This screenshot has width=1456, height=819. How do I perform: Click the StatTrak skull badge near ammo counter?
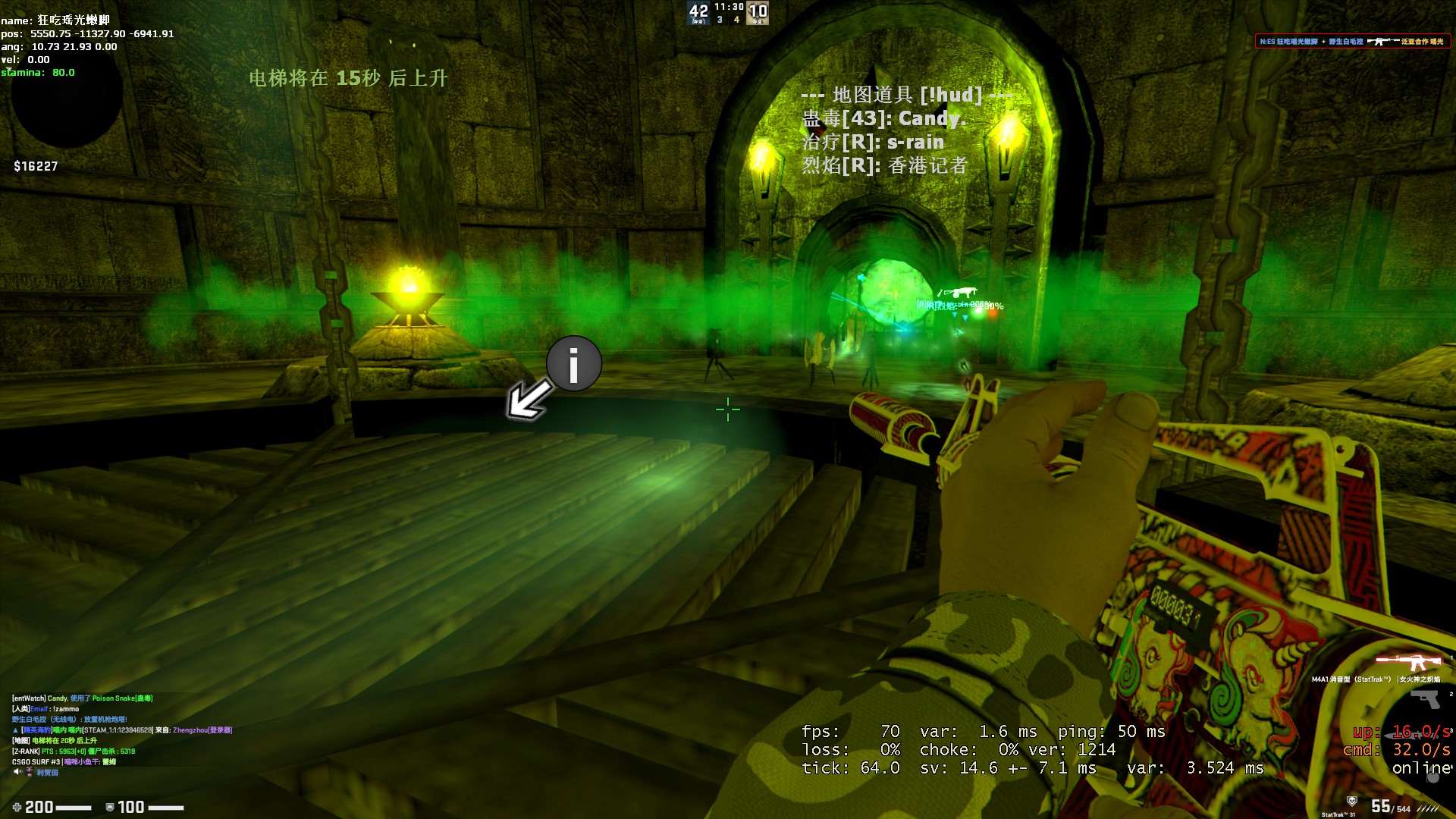click(1353, 799)
